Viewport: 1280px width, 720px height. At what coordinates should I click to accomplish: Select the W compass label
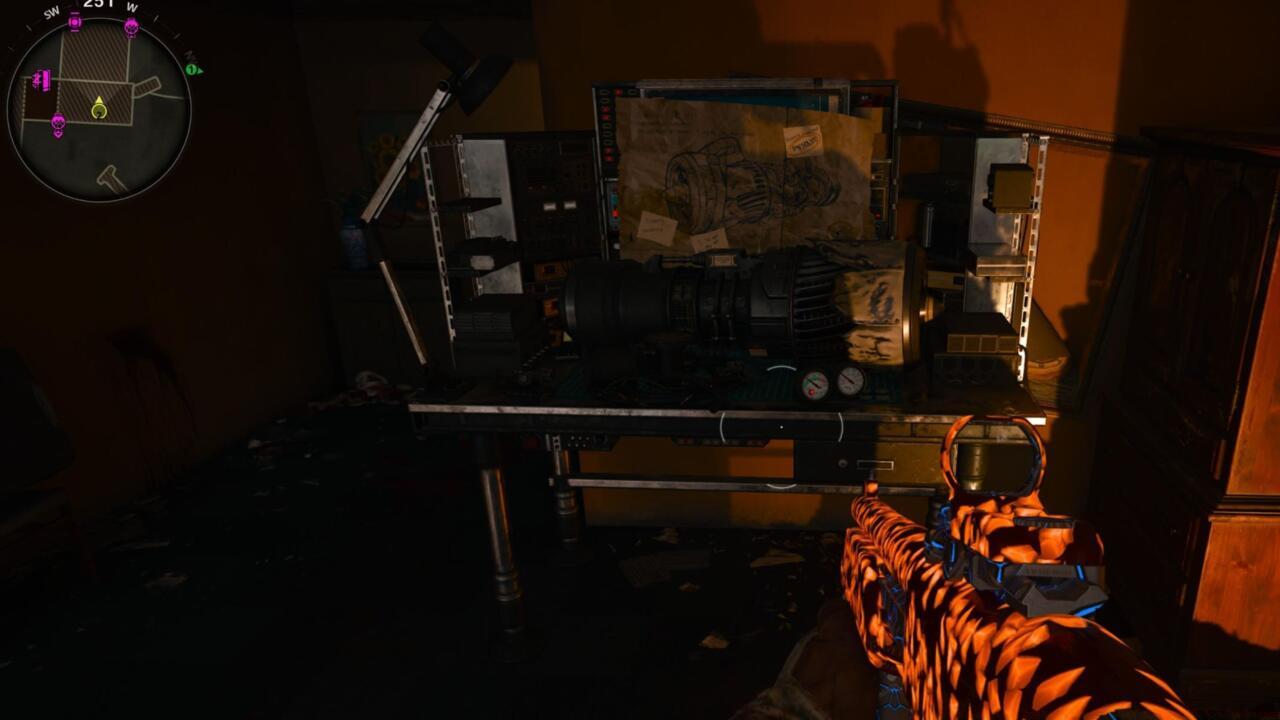coord(131,8)
